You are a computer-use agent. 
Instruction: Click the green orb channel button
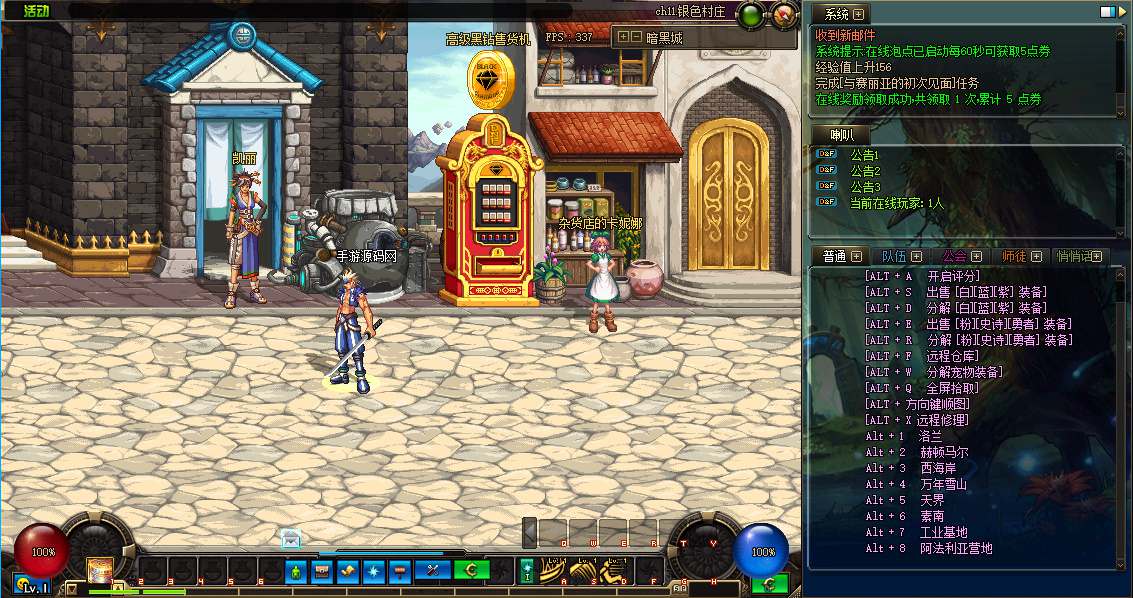750,15
